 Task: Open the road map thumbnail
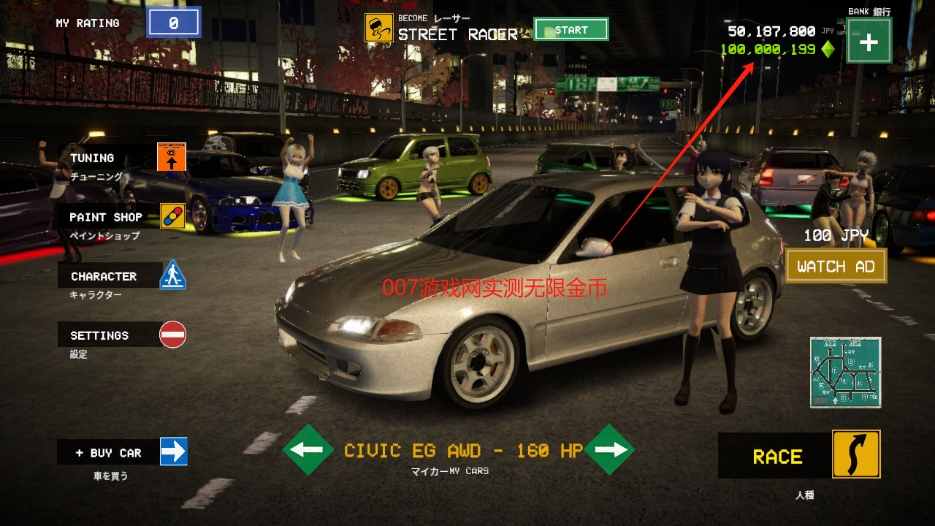pyautogui.click(x=845, y=371)
